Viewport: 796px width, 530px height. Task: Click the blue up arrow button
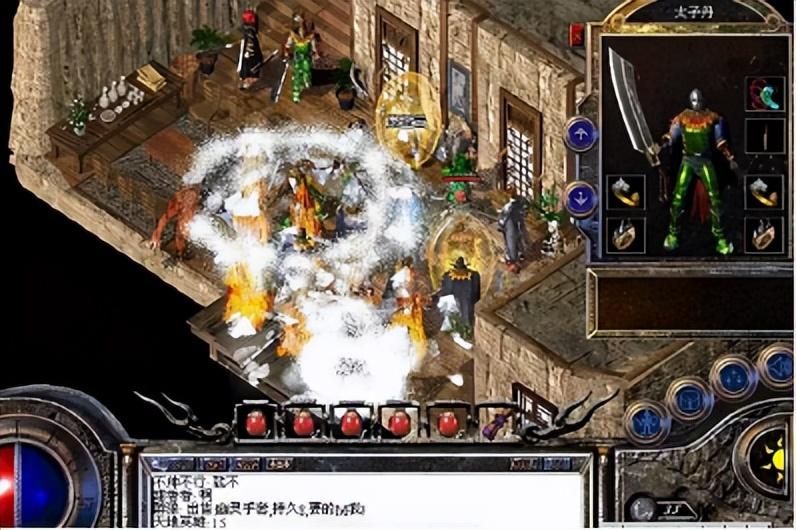click(x=581, y=133)
